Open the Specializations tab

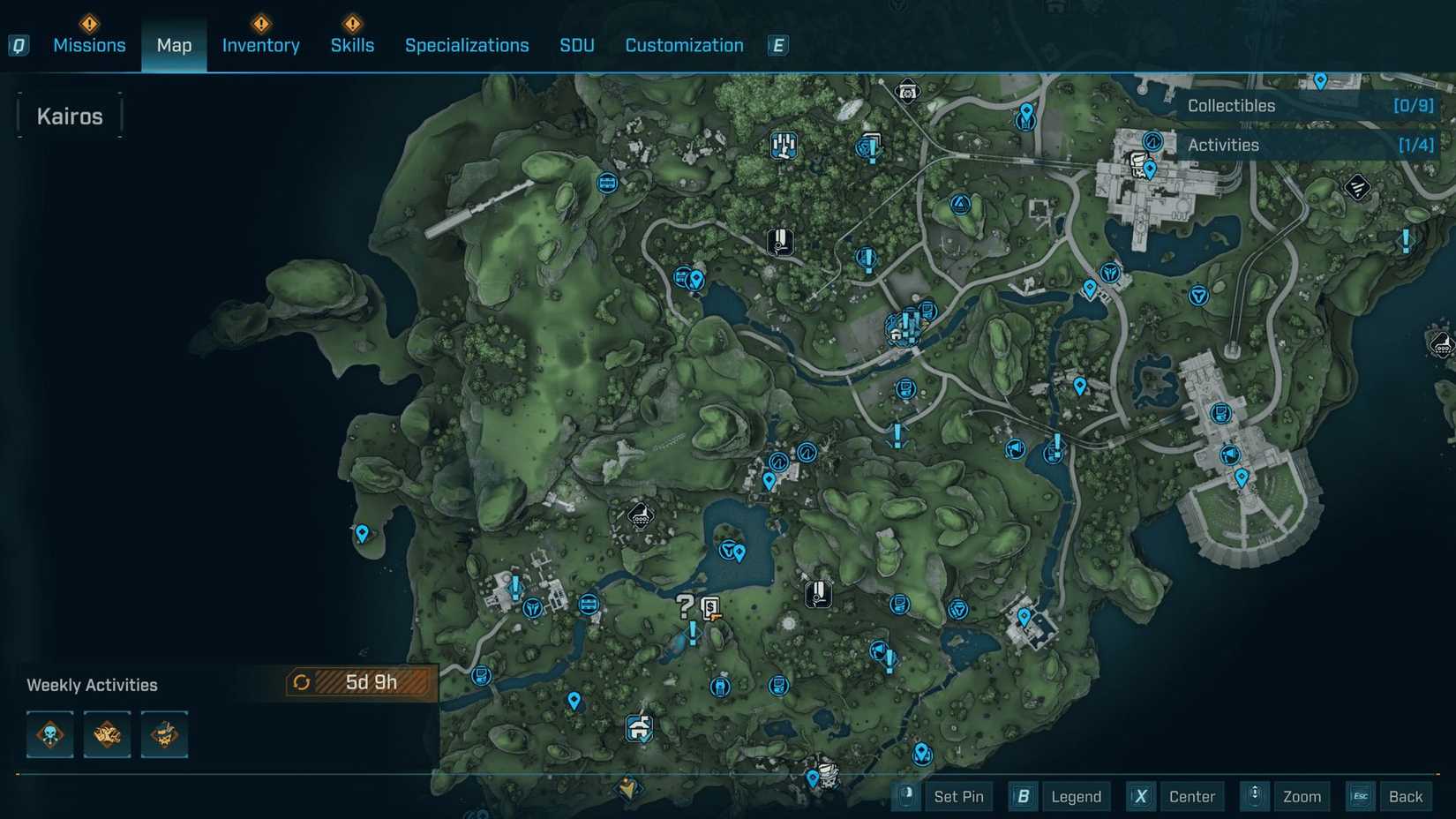tap(467, 45)
